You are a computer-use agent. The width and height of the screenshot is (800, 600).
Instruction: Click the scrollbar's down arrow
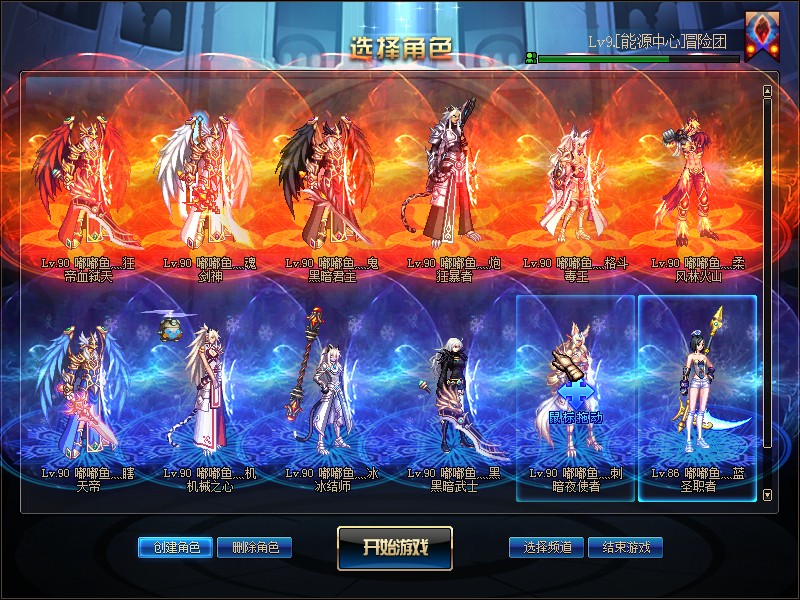(x=767, y=495)
